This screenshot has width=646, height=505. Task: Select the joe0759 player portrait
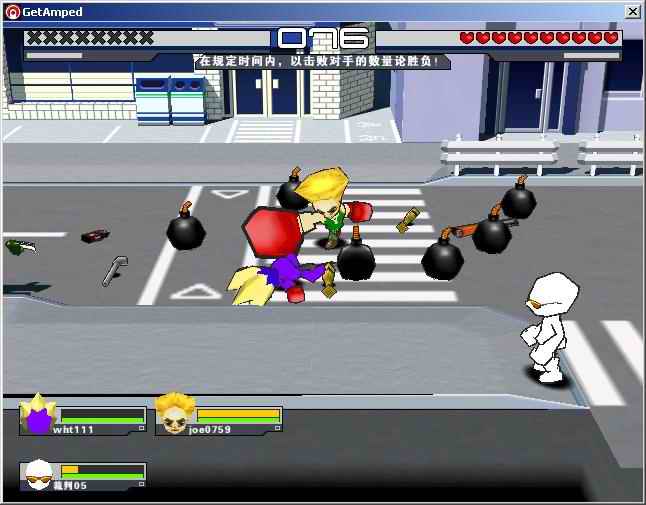click(x=174, y=414)
